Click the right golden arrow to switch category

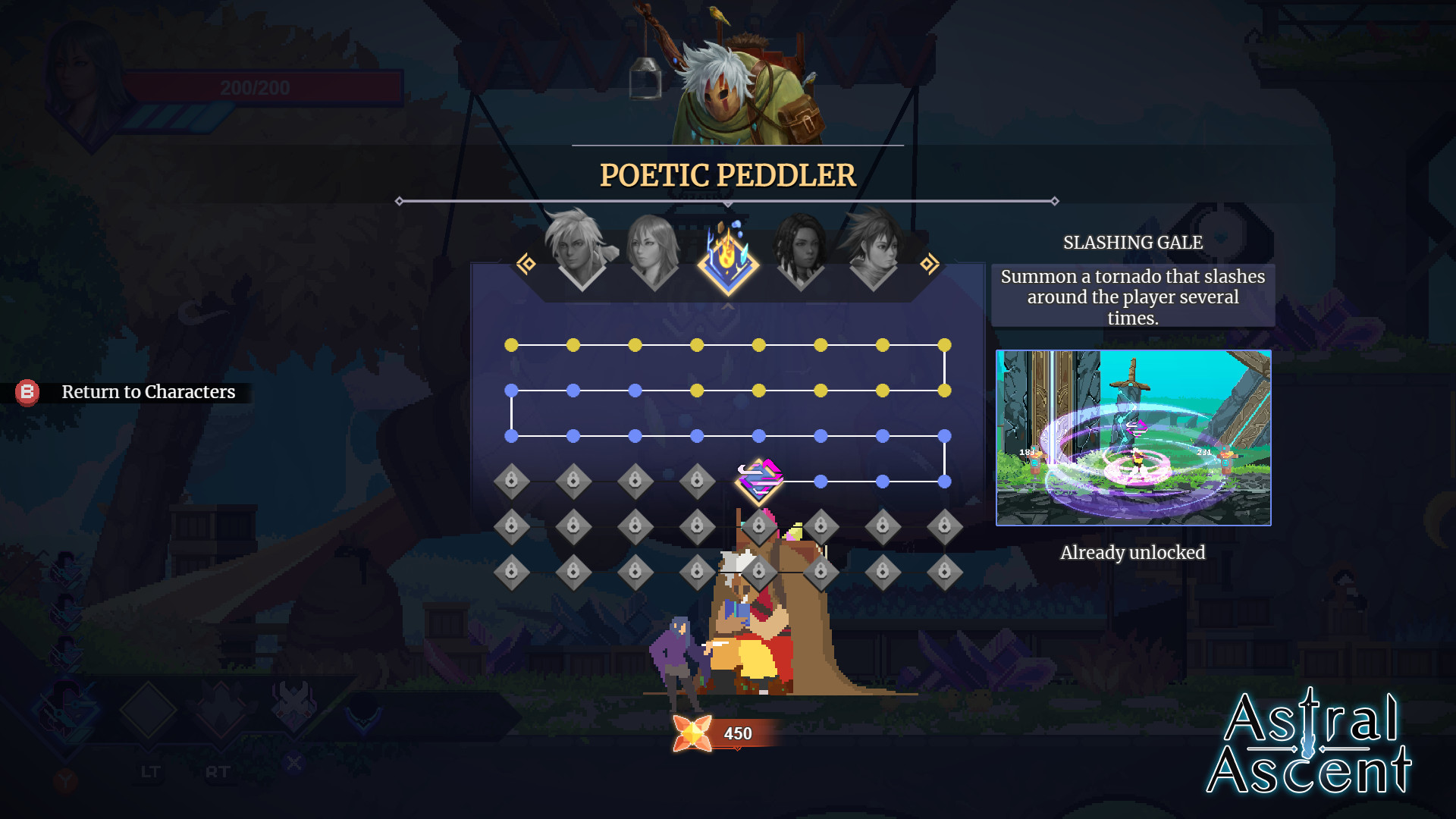[930, 263]
